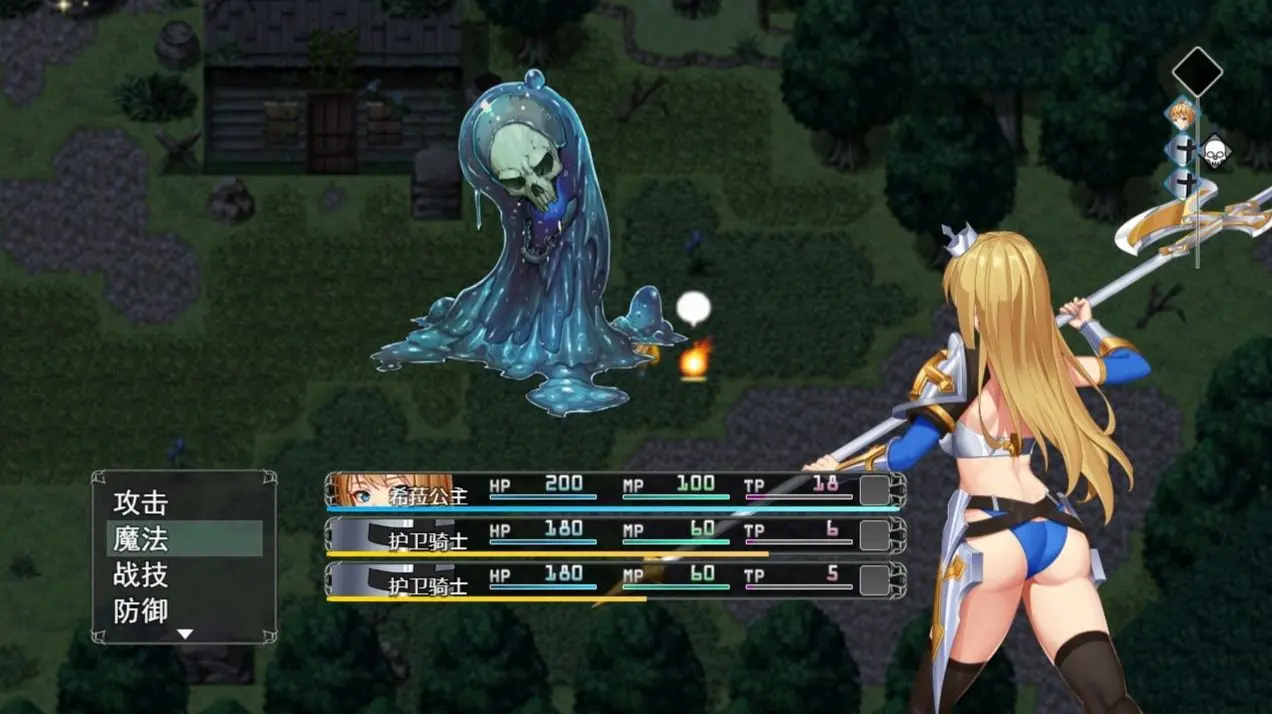1272x714 pixels.
Task: Open the 战技 battle skills command
Action: (141, 575)
